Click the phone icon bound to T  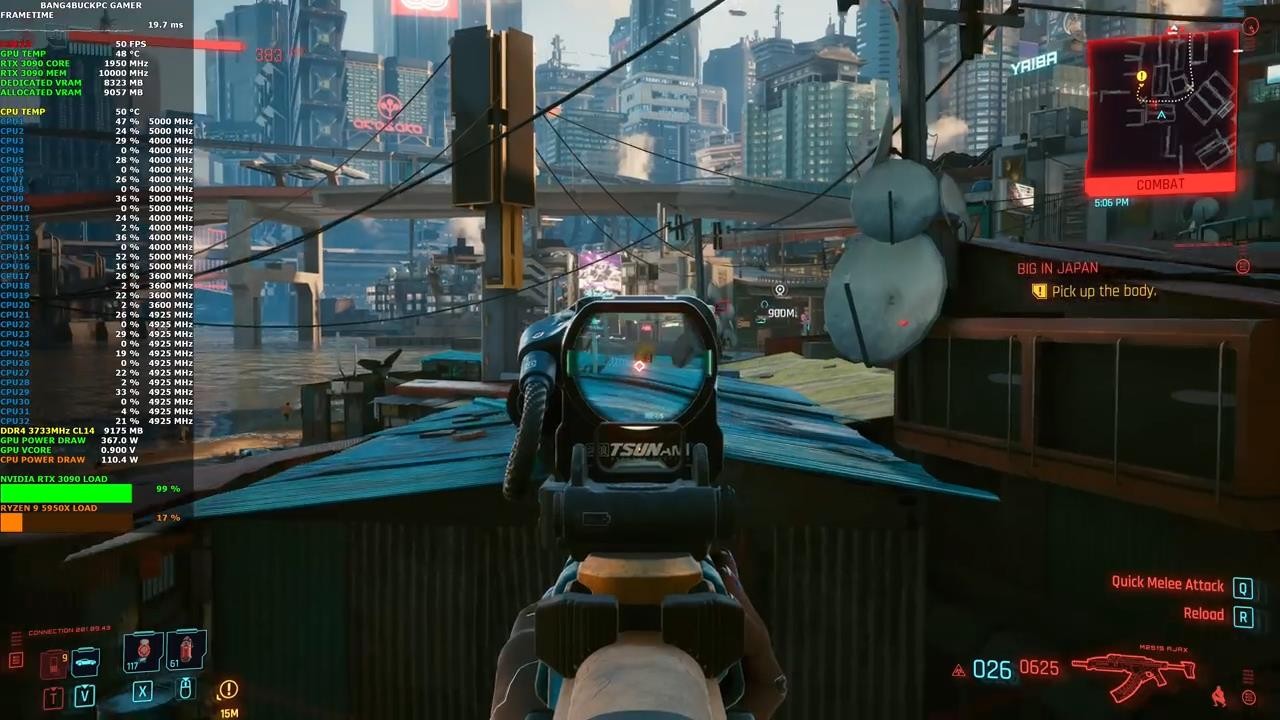click(52, 695)
